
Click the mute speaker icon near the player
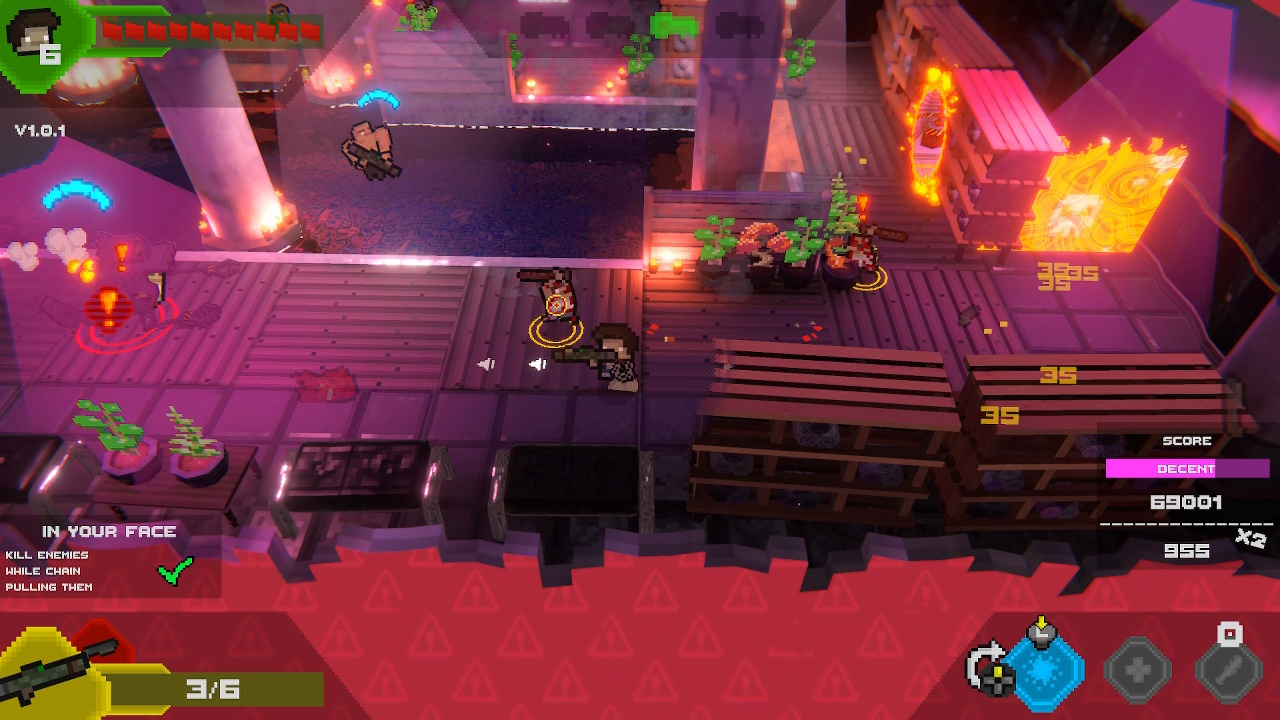click(537, 363)
